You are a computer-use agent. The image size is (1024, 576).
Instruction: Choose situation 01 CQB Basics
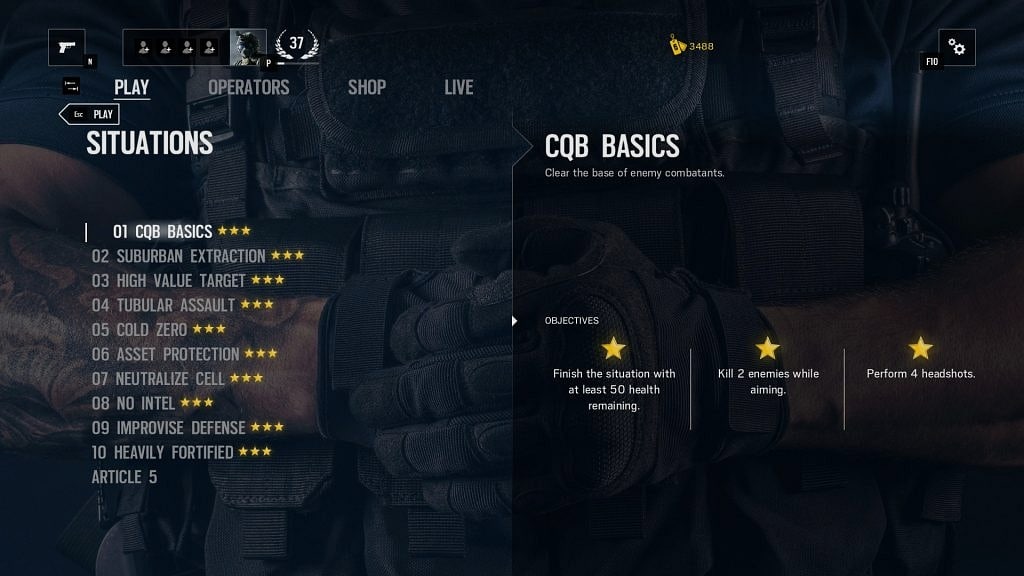[x=162, y=232]
